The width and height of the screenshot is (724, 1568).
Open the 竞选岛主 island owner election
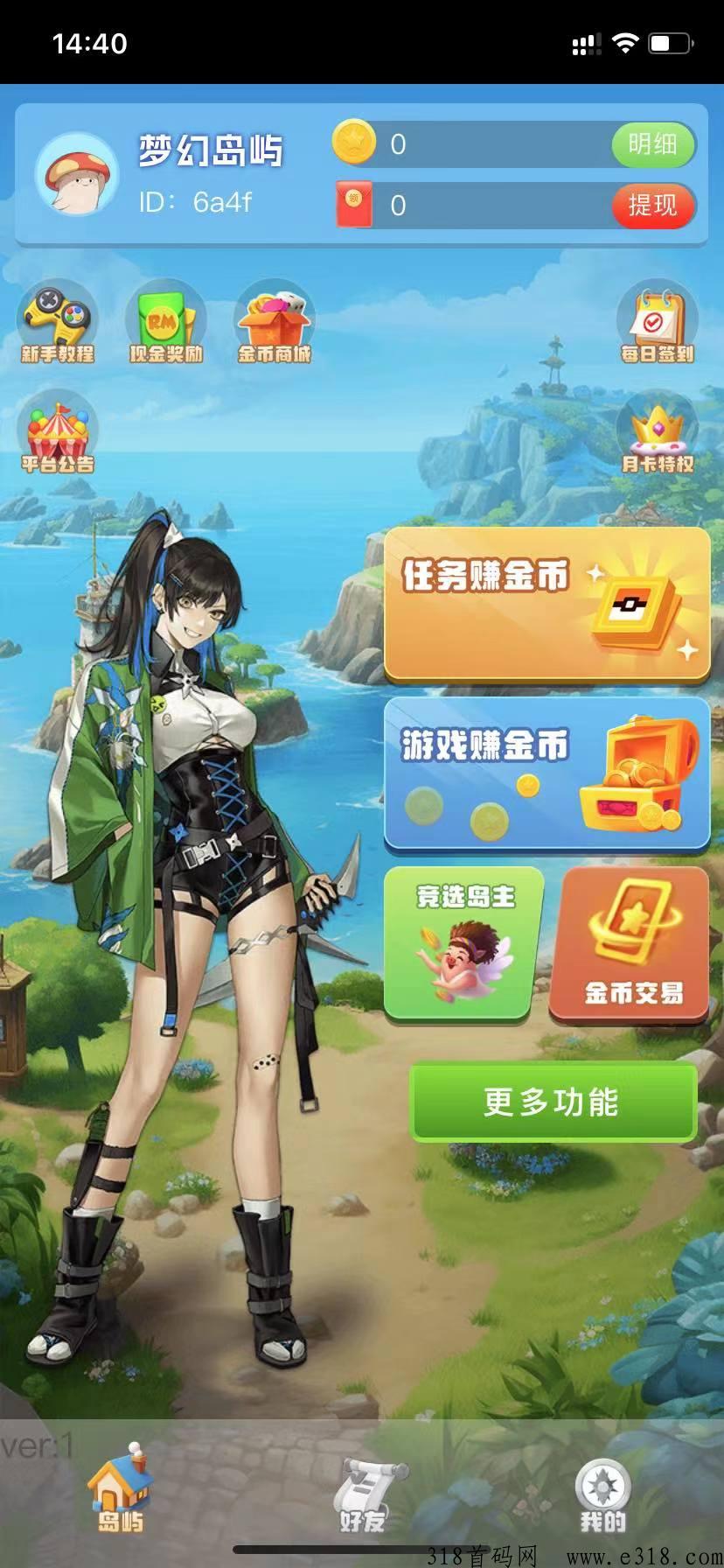click(464, 943)
